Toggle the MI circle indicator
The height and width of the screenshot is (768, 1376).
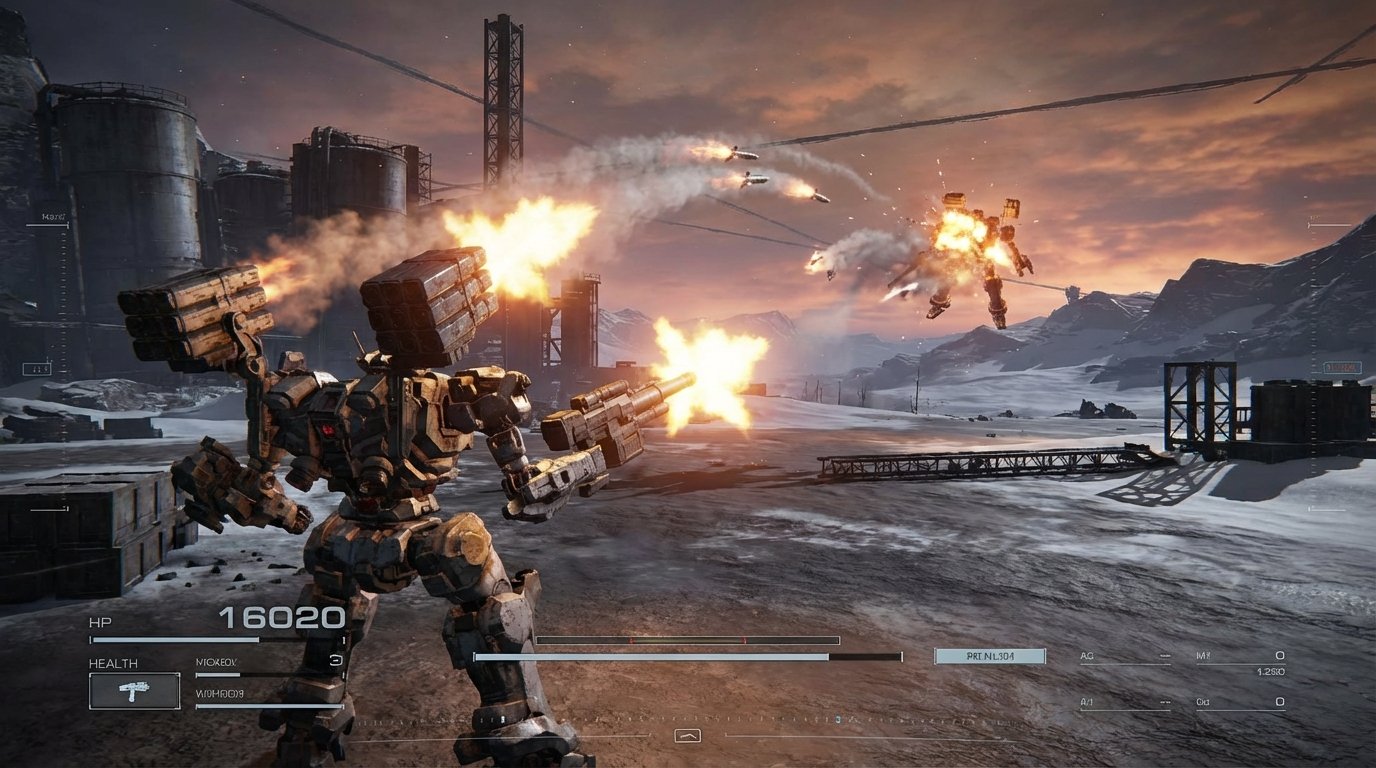(x=1280, y=656)
